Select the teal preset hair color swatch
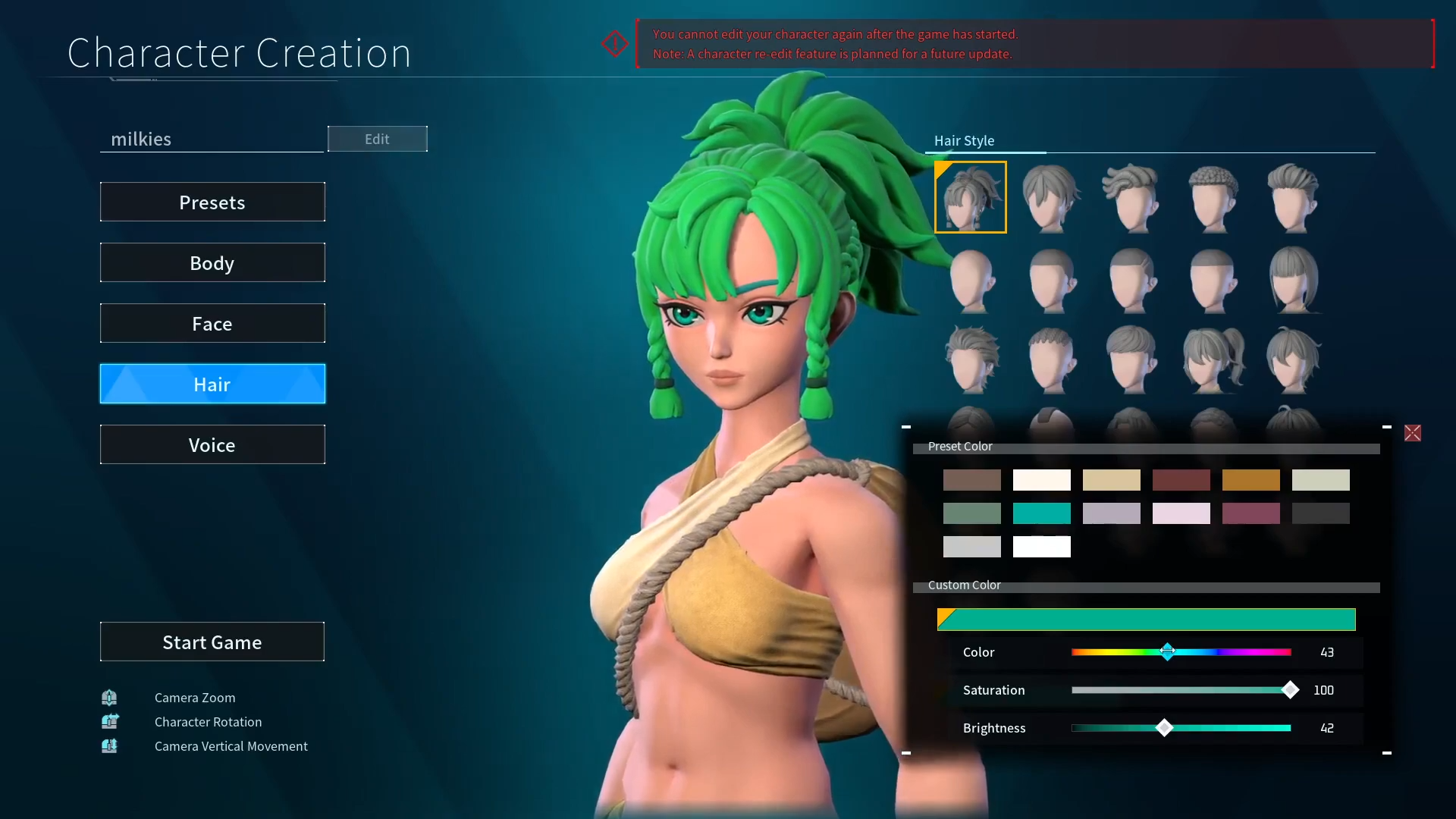Viewport: 1456px width, 819px height. (x=1041, y=513)
